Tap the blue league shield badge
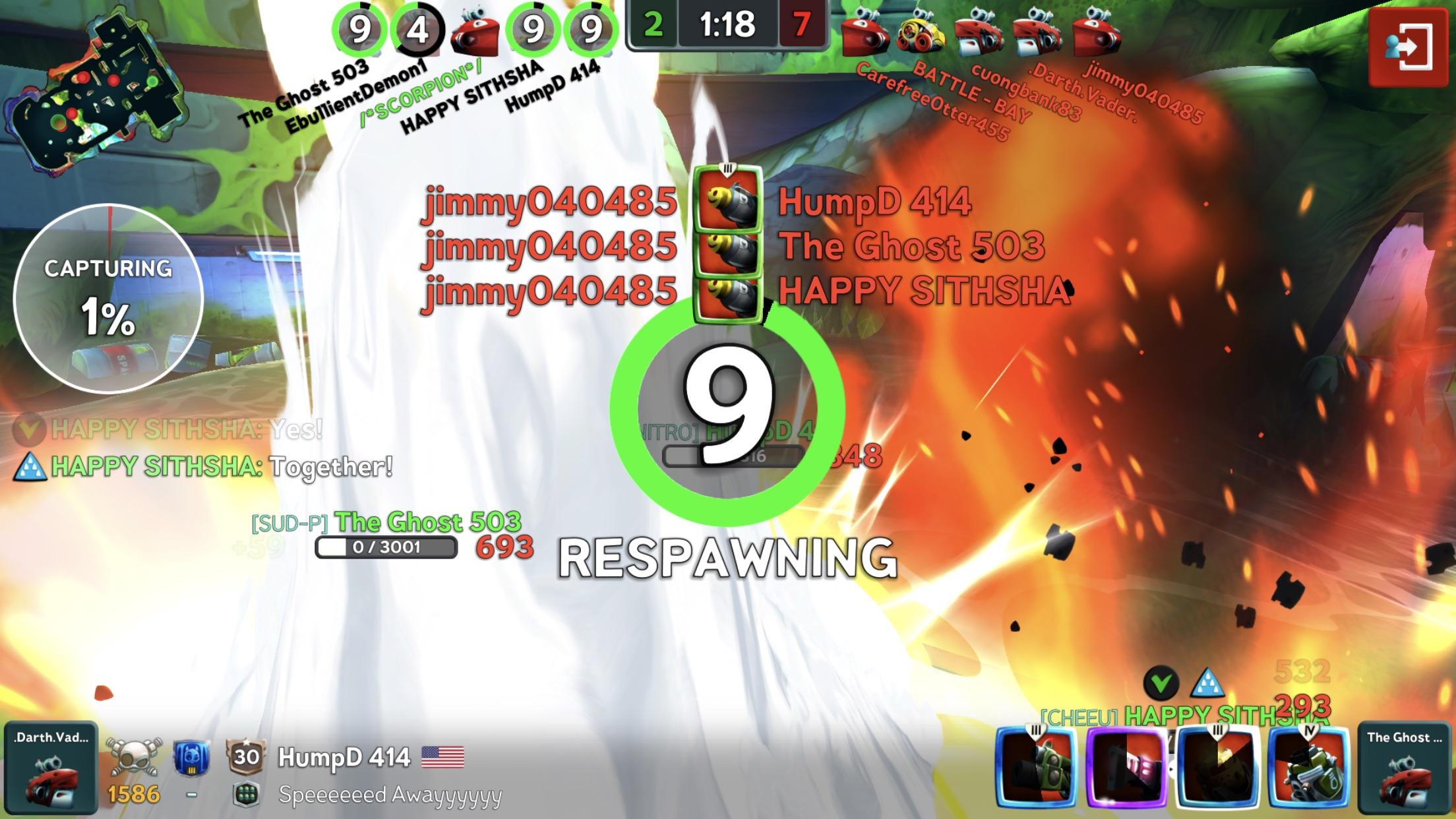Screen dimensions: 1456x819 coord(191,758)
